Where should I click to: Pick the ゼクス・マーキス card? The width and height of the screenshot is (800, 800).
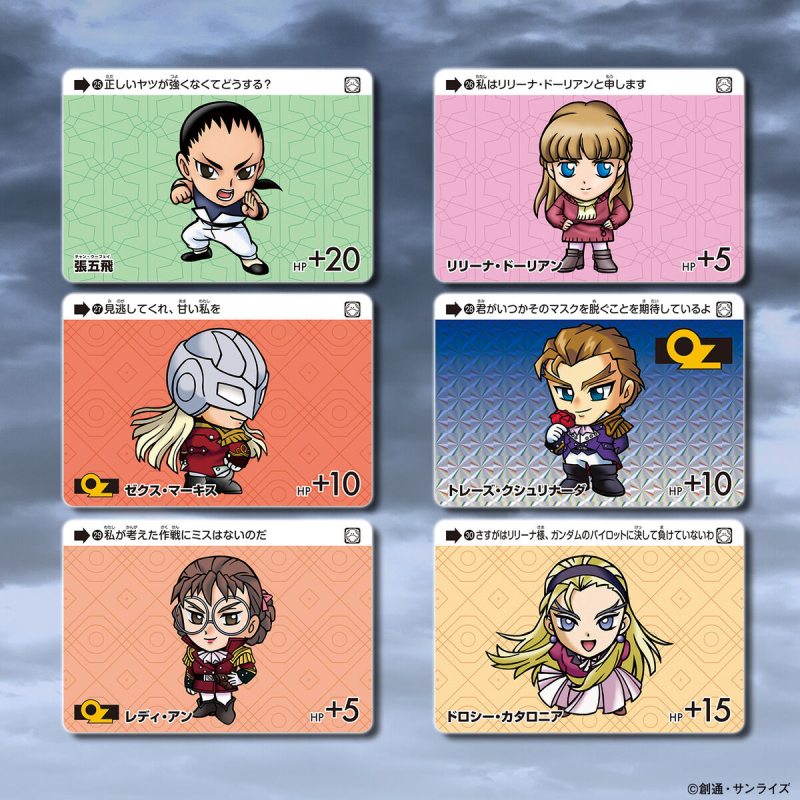tap(217, 400)
